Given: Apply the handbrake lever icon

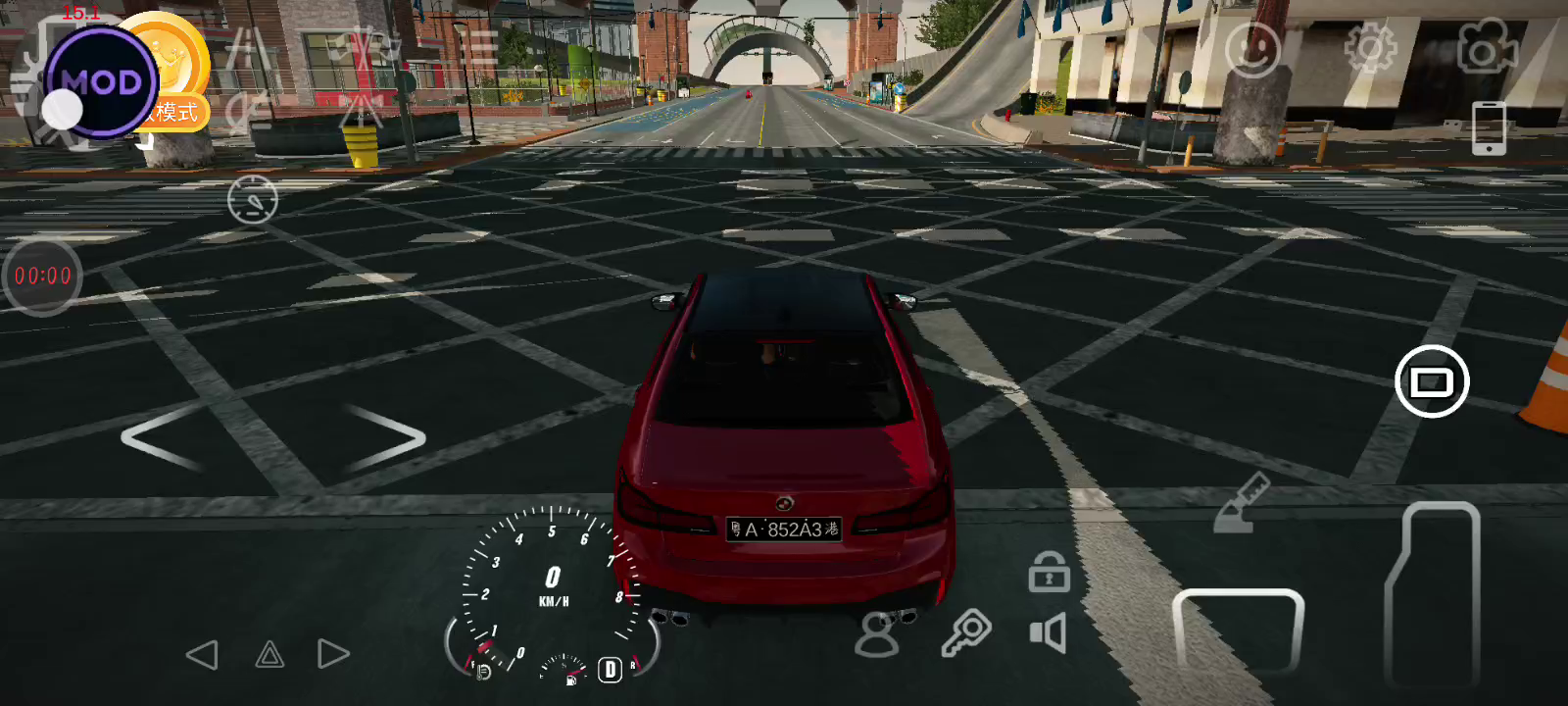Looking at the screenshot, I should 1241,504.
